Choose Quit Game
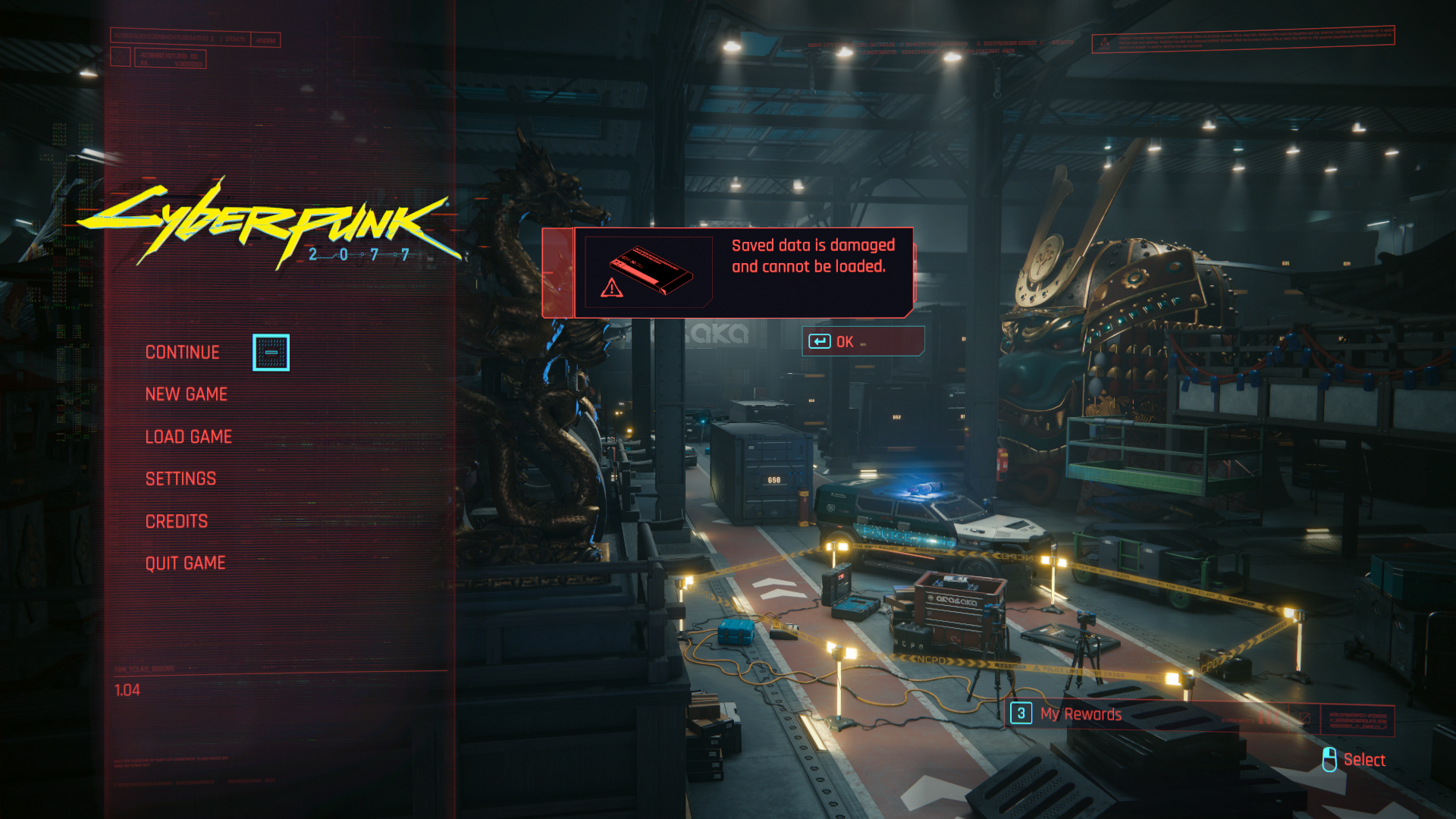 [185, 563]
